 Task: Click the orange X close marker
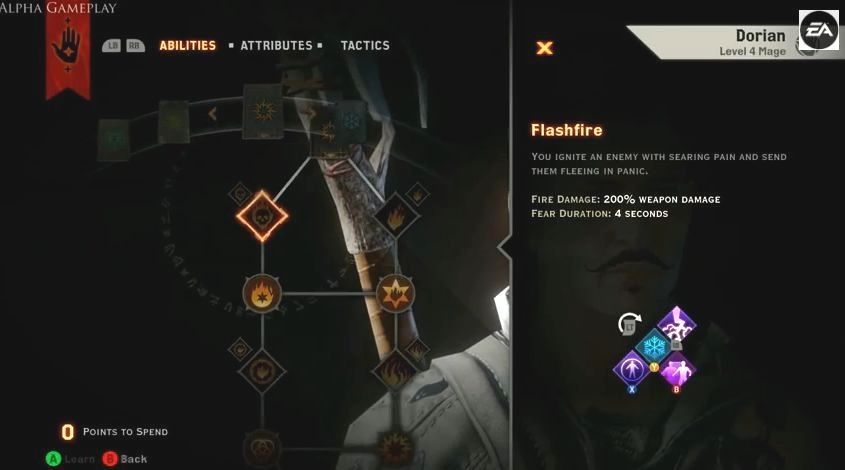(545, 47)
